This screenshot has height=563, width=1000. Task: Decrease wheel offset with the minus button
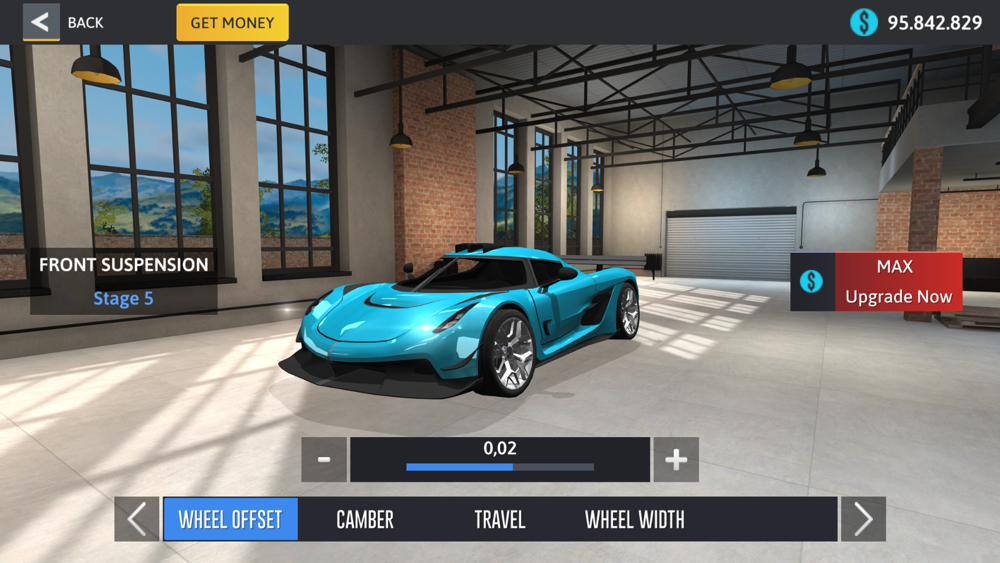click(324, 460)
